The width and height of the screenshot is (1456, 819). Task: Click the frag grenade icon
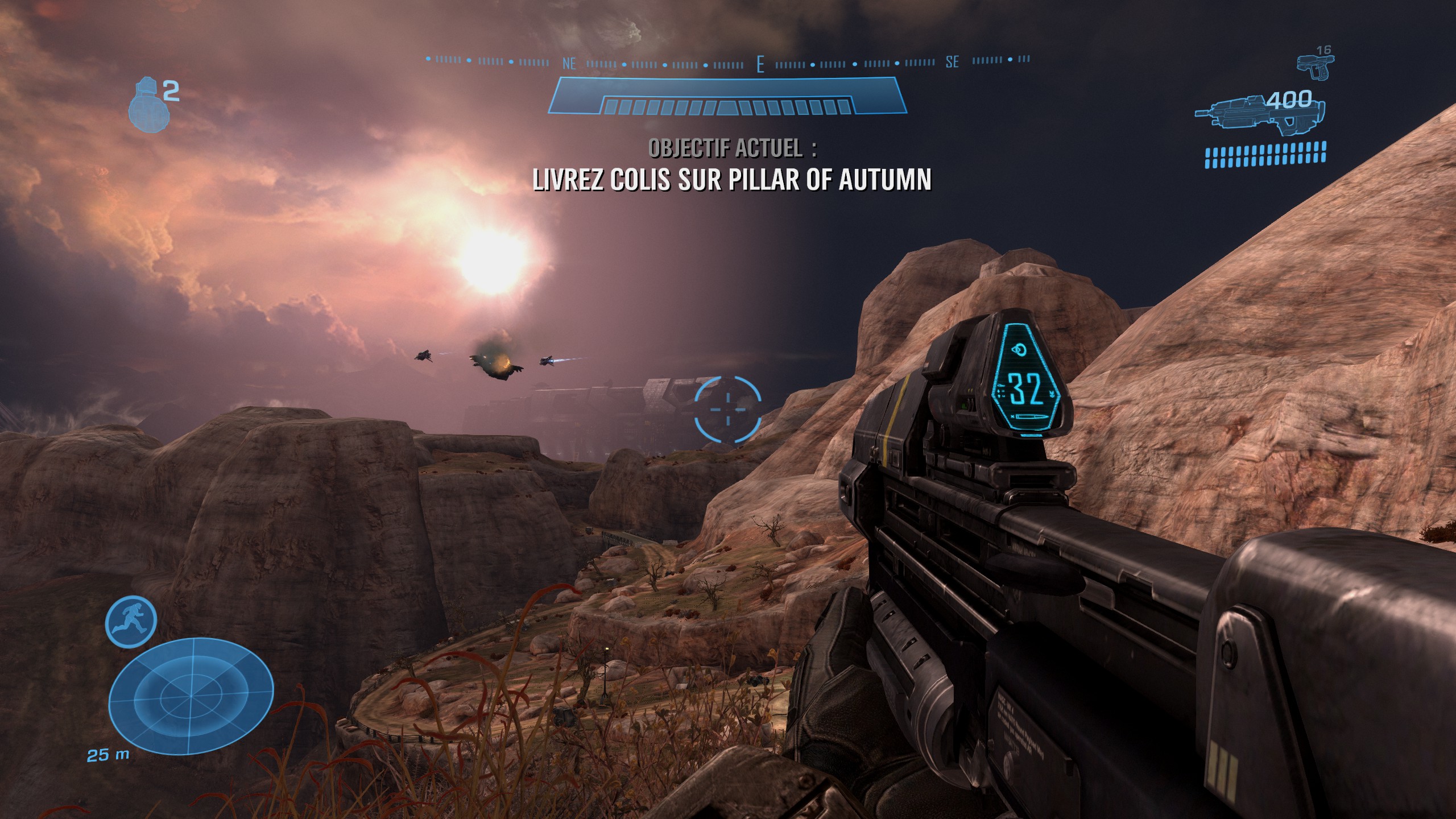click(x=146, y=107)
